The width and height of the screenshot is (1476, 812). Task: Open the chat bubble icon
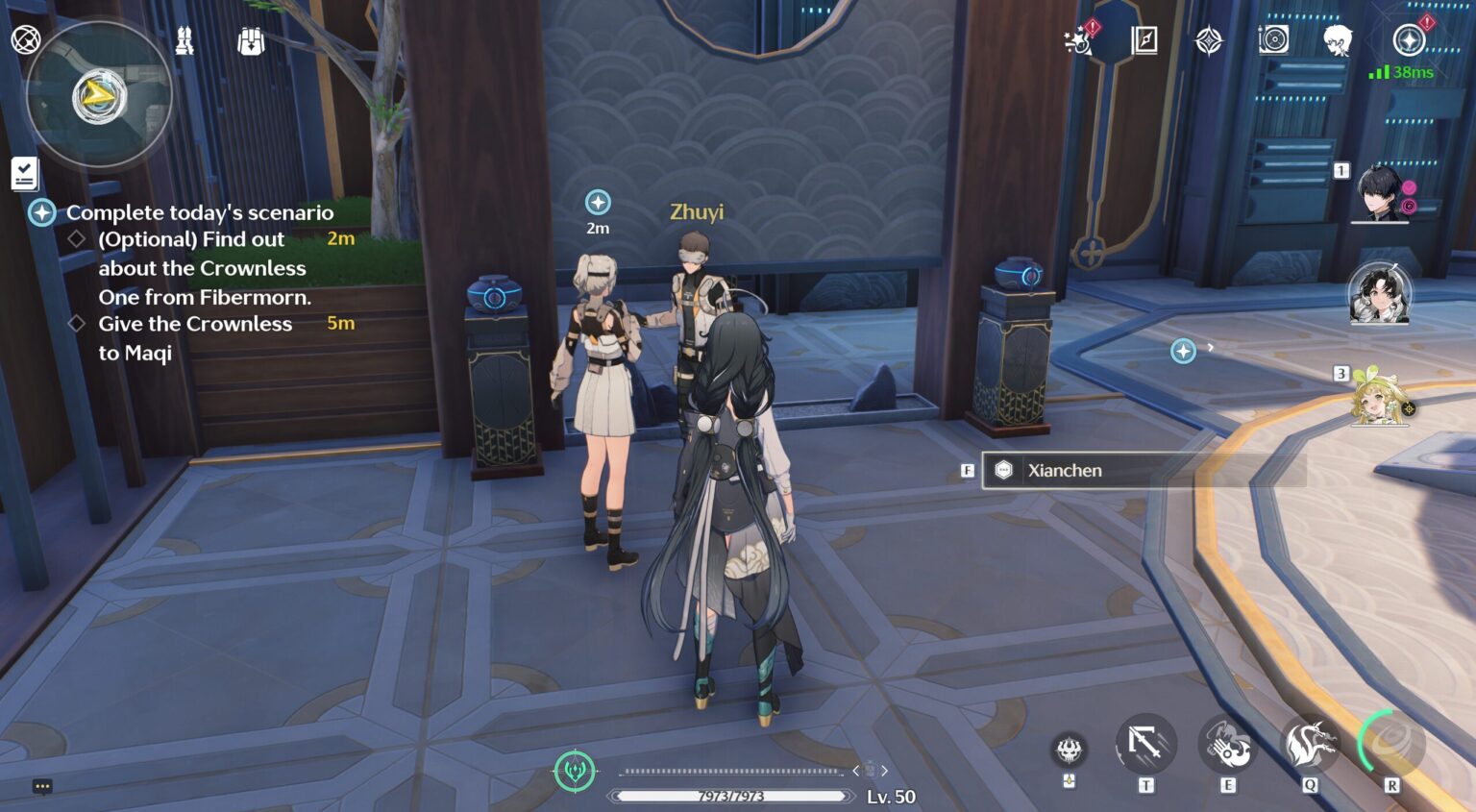[42, 787]
